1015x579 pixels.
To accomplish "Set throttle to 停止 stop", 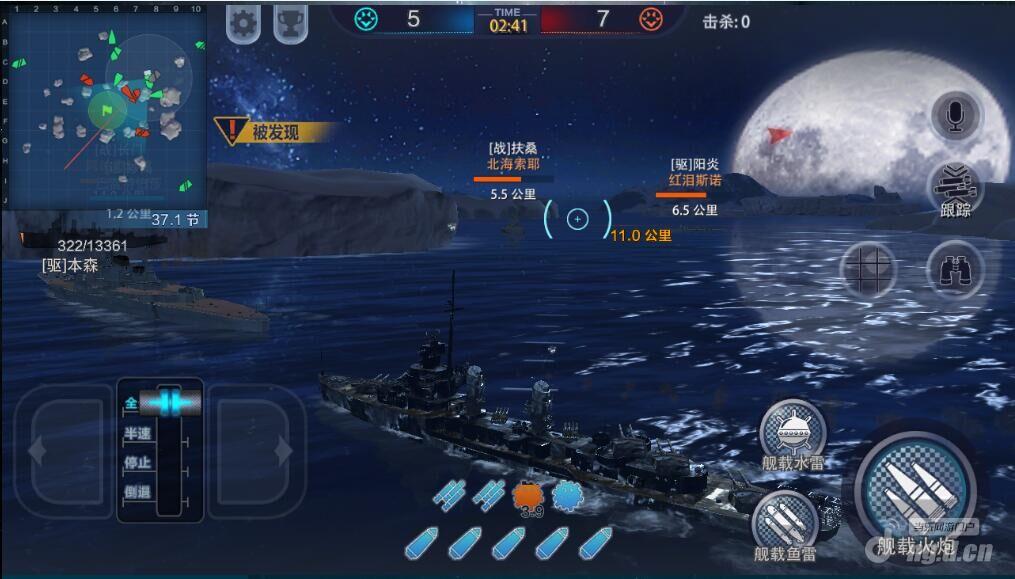I will (x=137, y=463).
